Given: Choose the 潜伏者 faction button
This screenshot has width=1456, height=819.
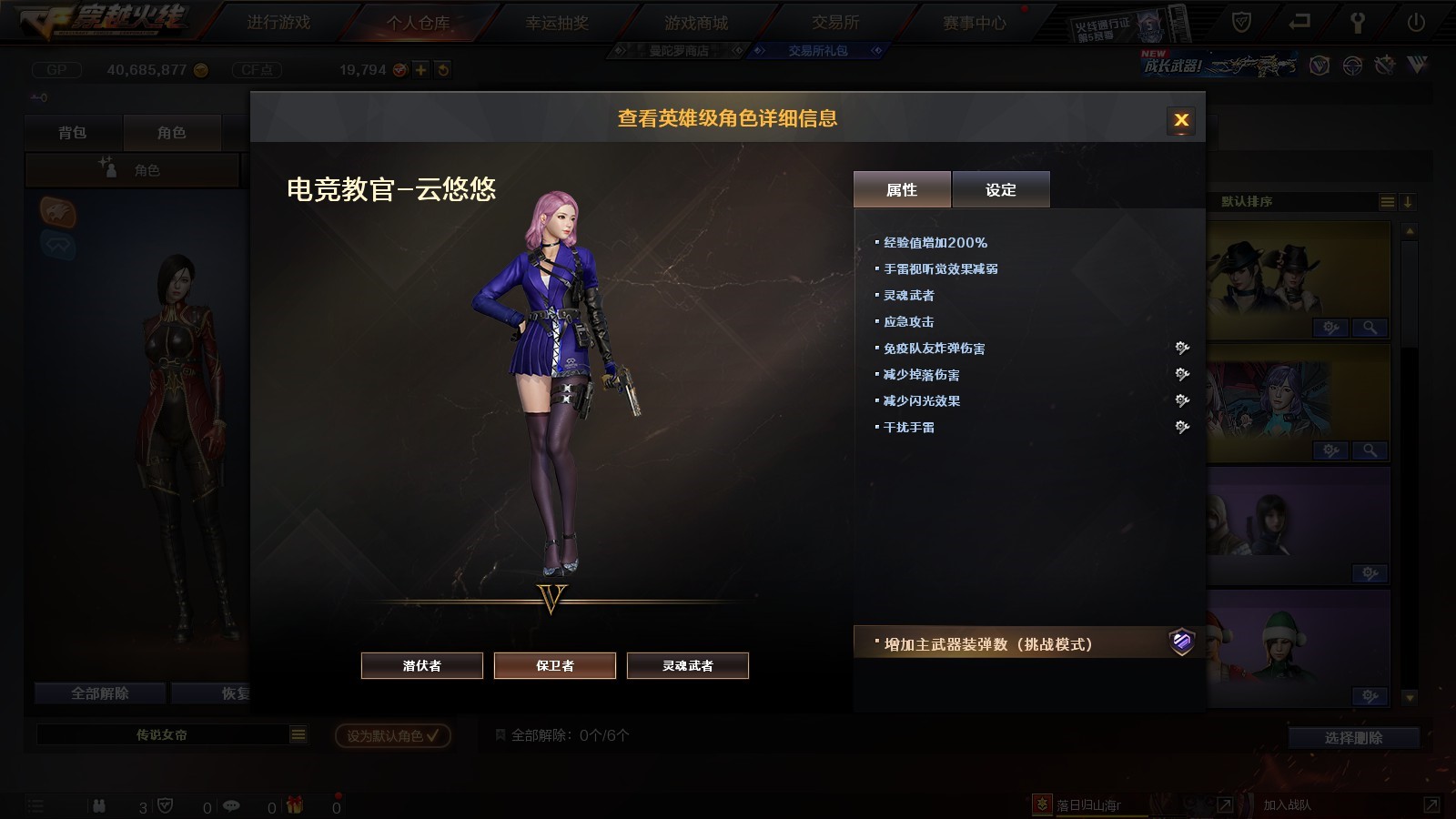Looking at the screenshot, I should [422, 665].
